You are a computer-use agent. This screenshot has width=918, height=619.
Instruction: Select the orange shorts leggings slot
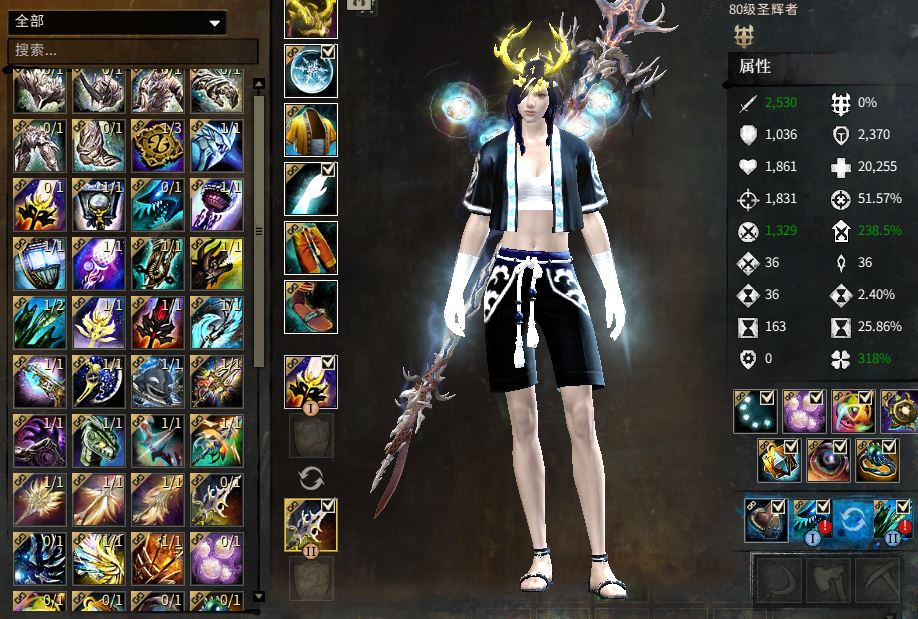tap(311, 248)
